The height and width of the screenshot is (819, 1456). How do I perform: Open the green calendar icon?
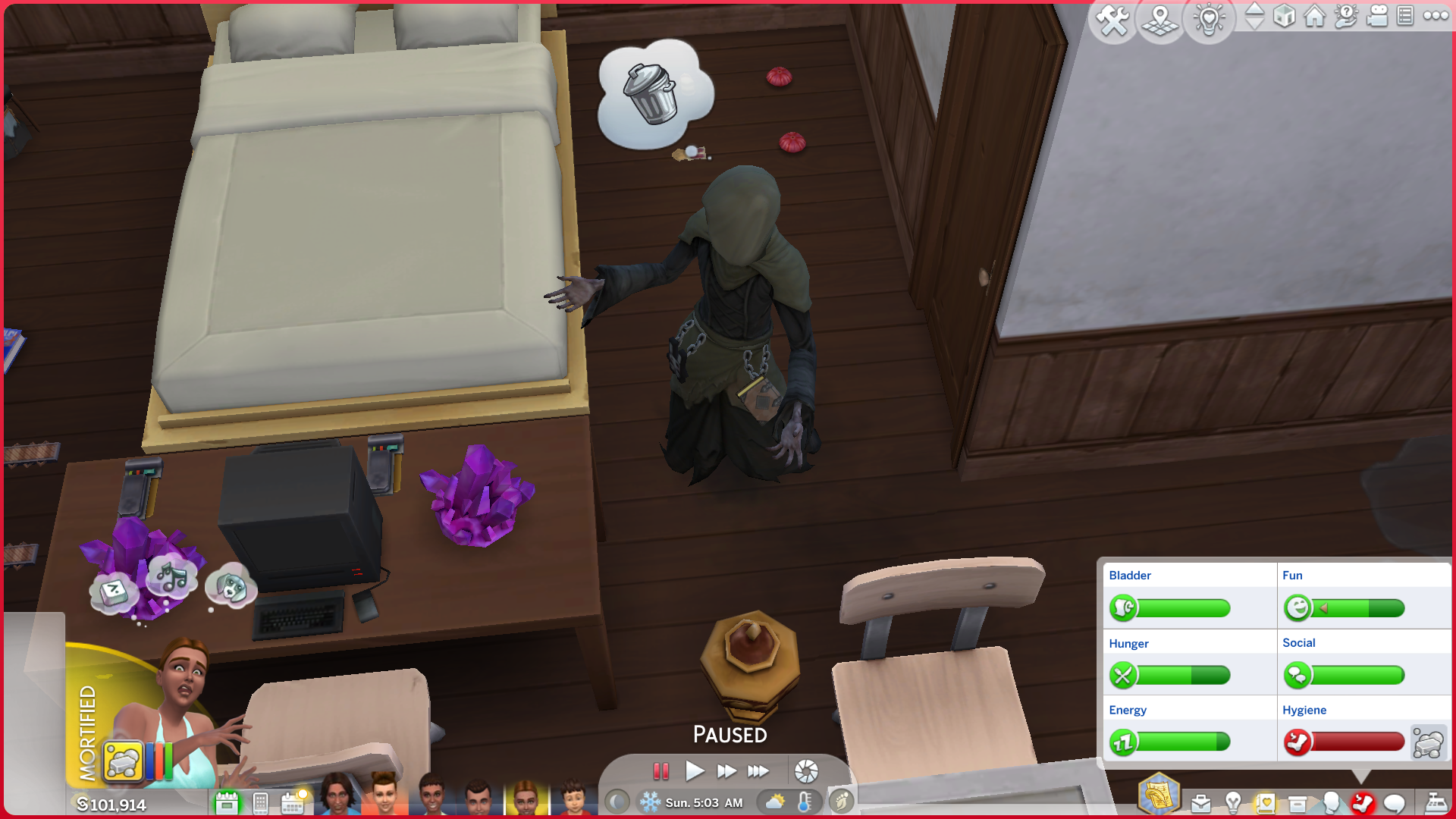(227, 802)
